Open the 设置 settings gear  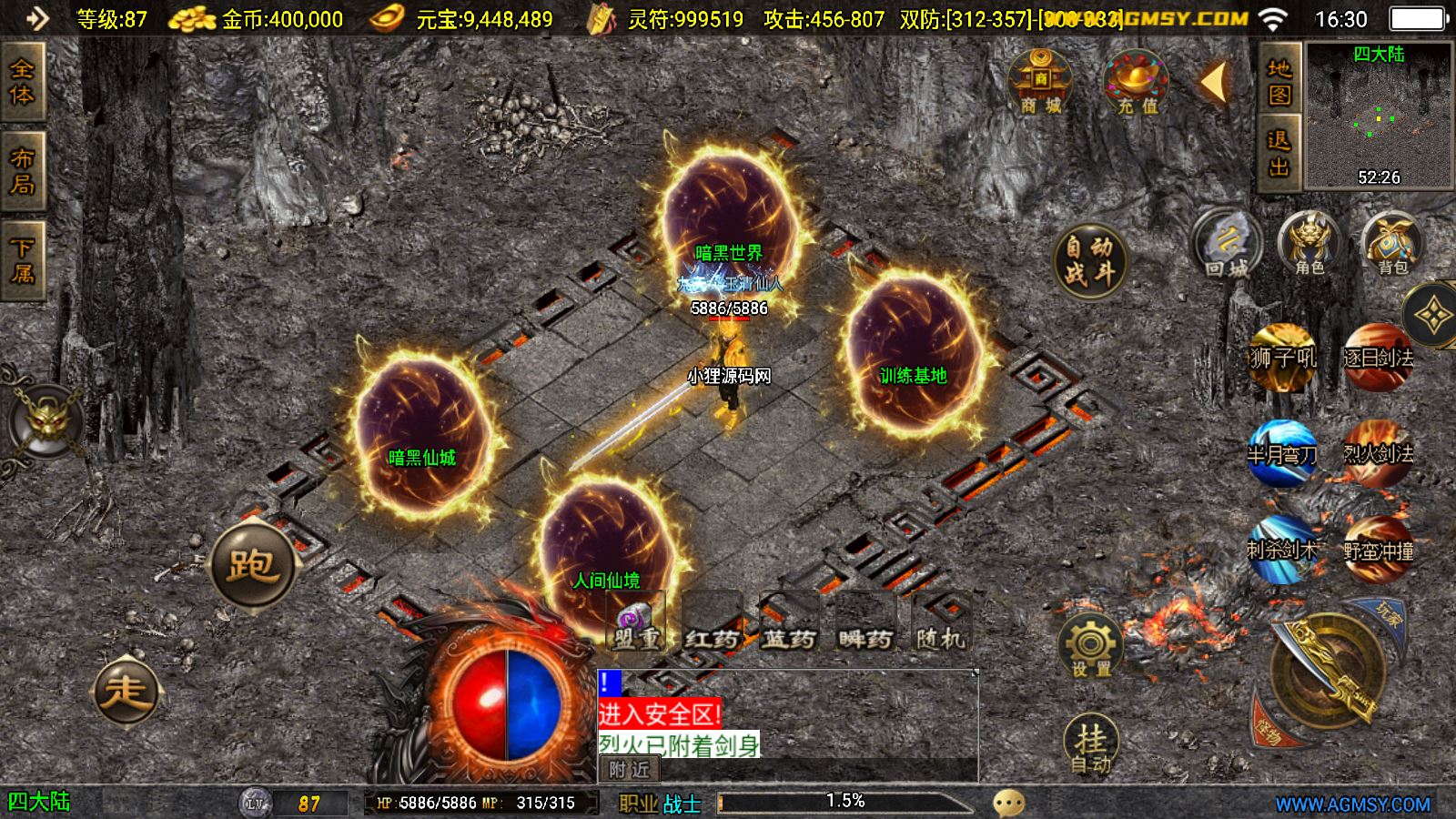1090,648
